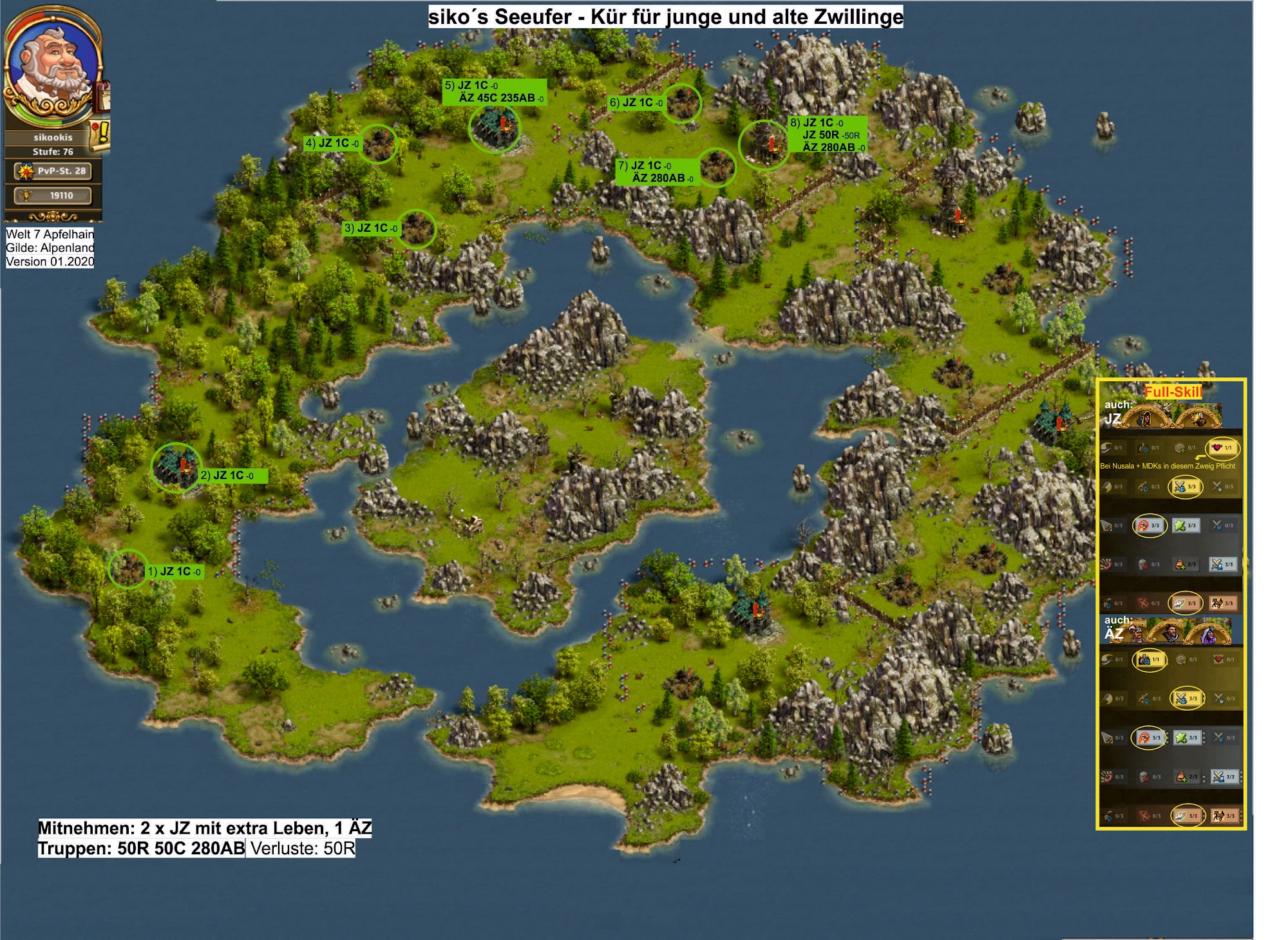Select the 1/1 soldier skill in the ÄZ tree
1288x940 pixels.
tap(1148, 659)
